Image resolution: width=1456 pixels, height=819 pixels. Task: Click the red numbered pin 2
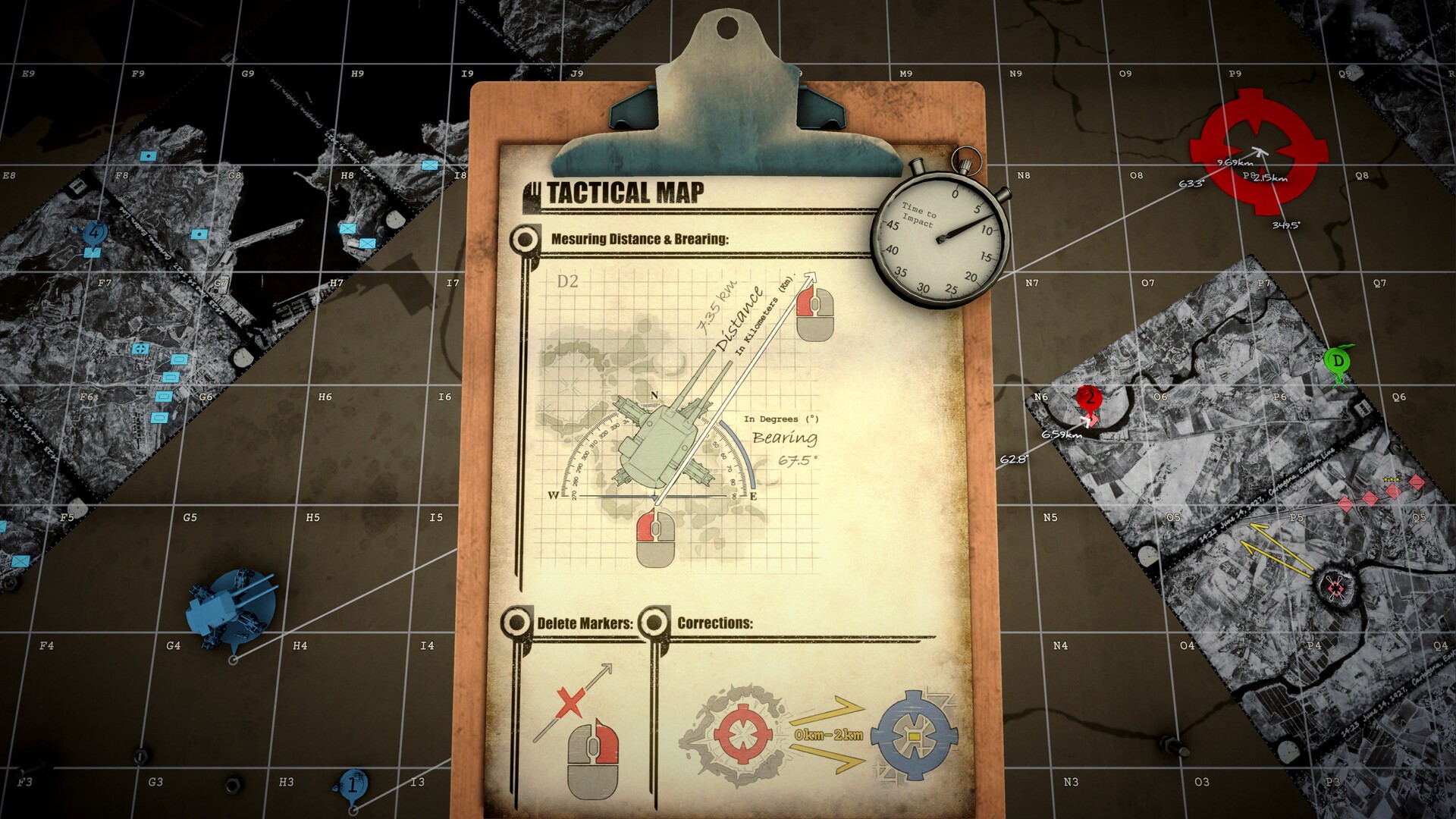pyautogui.click(x=1088, y=397)
